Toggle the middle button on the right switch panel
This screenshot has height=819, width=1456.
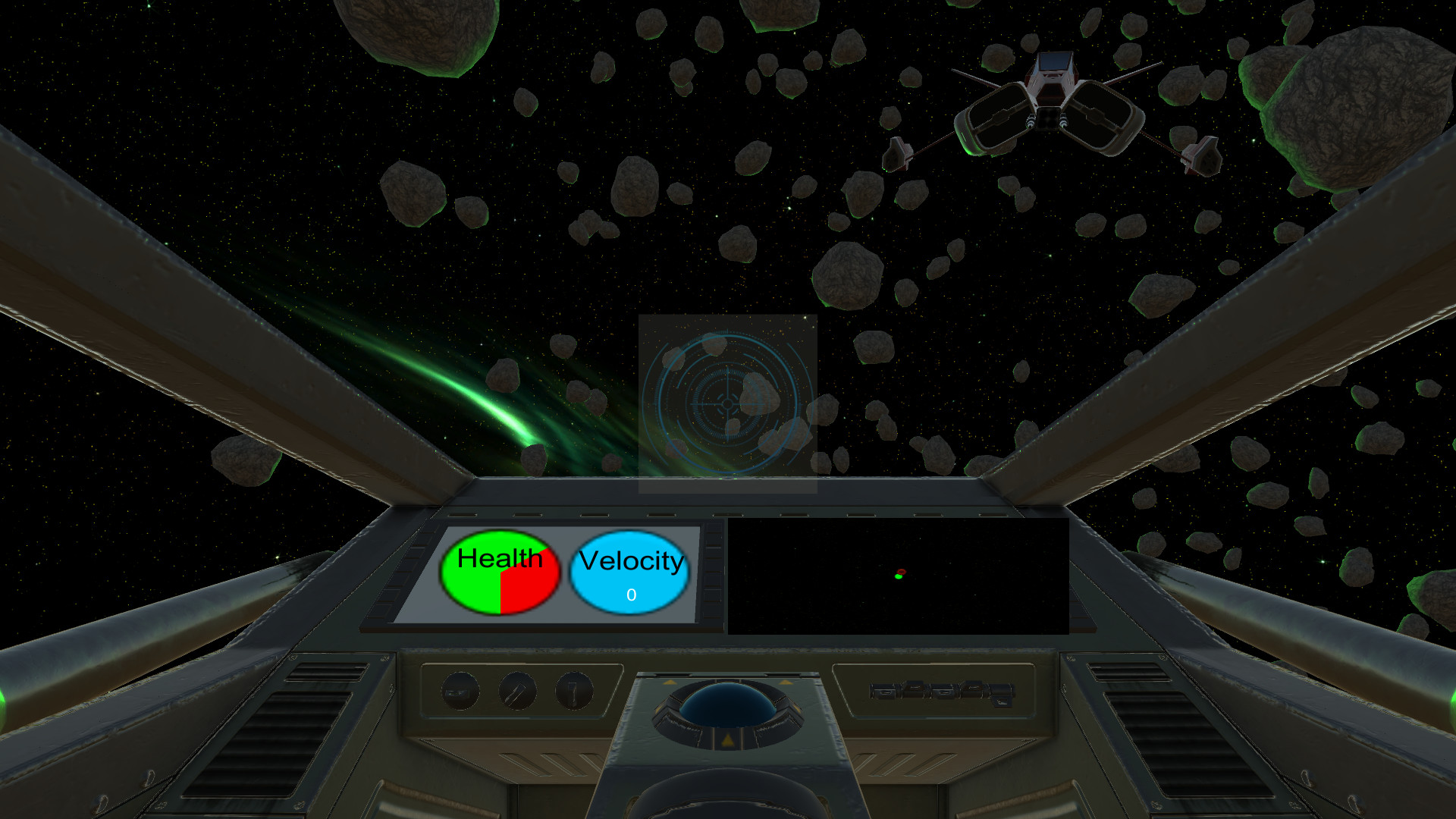coord(943,692)
